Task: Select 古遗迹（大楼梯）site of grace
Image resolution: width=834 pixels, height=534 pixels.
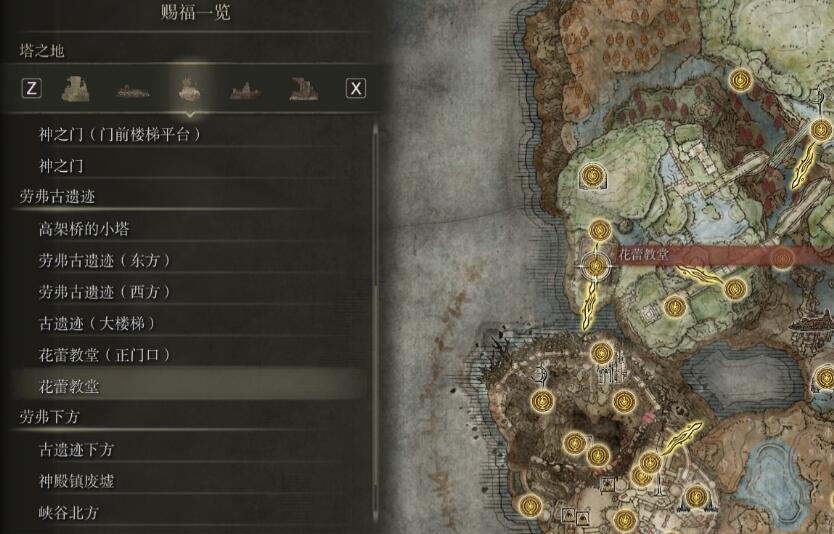Action: tap(97, 324)
